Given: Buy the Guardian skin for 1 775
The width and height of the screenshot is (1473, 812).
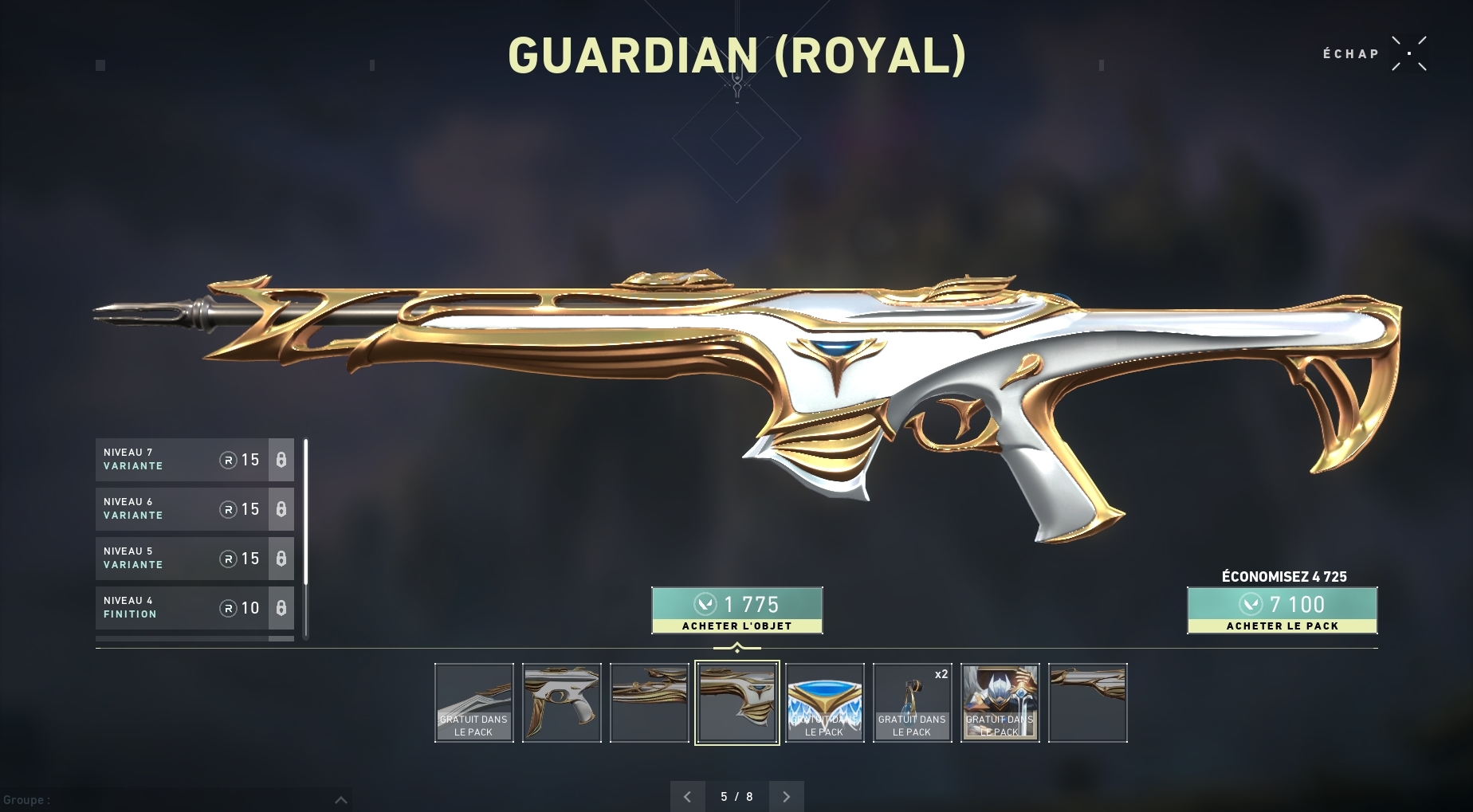Looking at the screenshot, I should (736, 610).
